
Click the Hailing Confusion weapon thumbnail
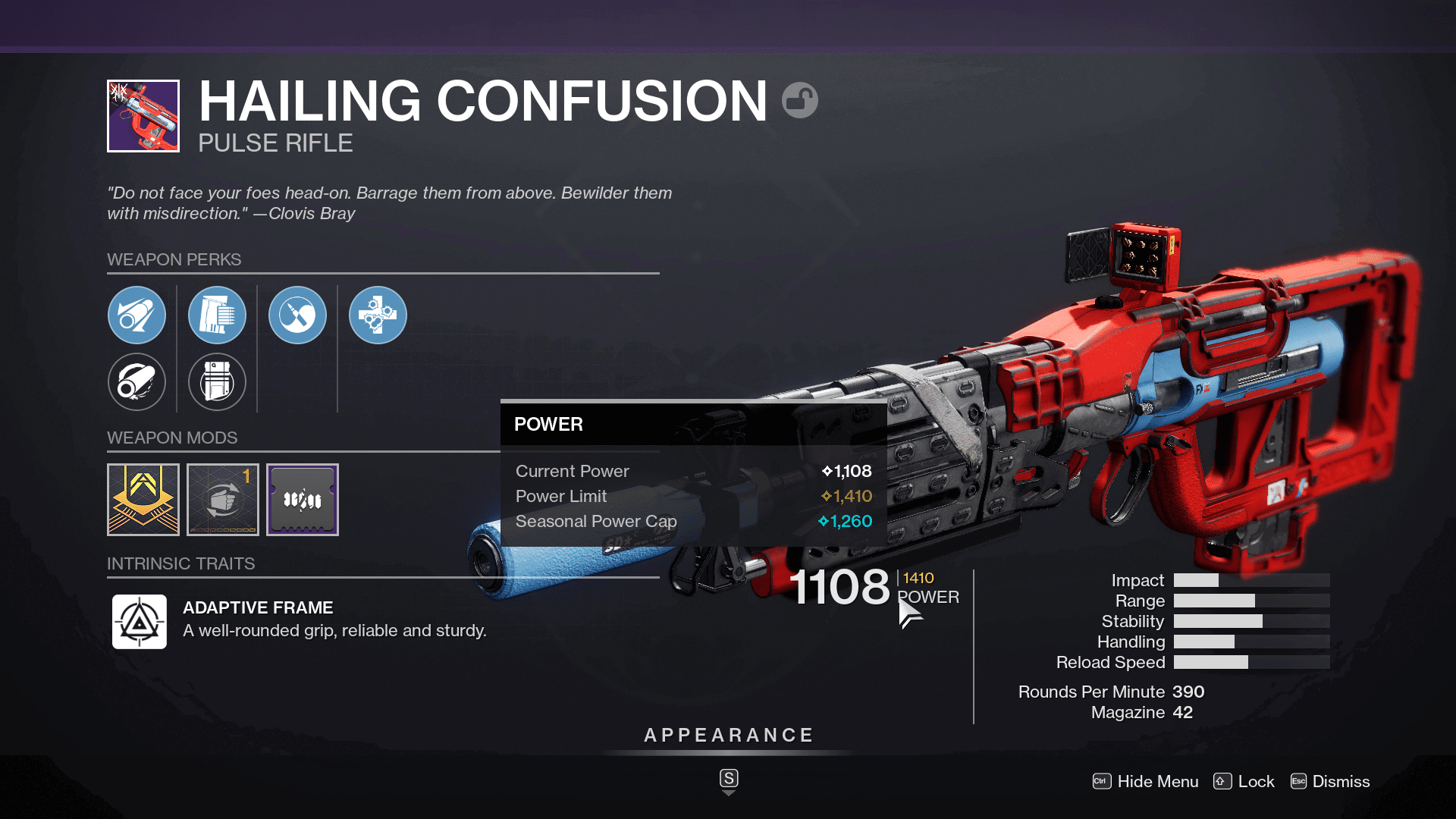pos(143,116)
